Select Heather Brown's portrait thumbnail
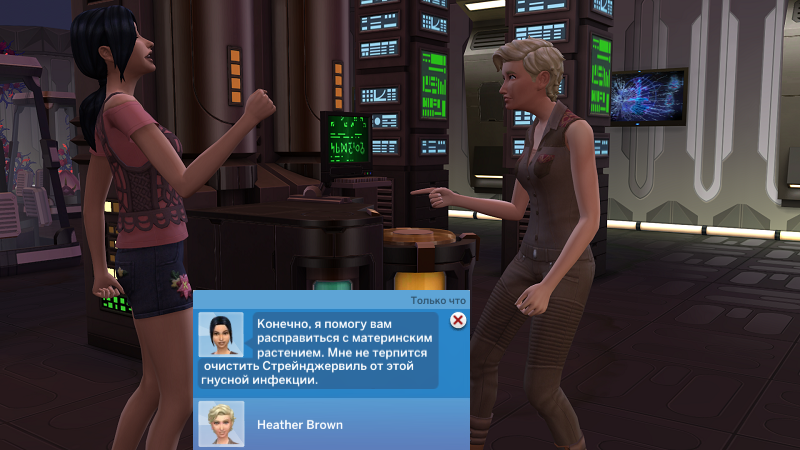This screenshot has height=450, width=800. pyautogui.click(x=220, y=424)
